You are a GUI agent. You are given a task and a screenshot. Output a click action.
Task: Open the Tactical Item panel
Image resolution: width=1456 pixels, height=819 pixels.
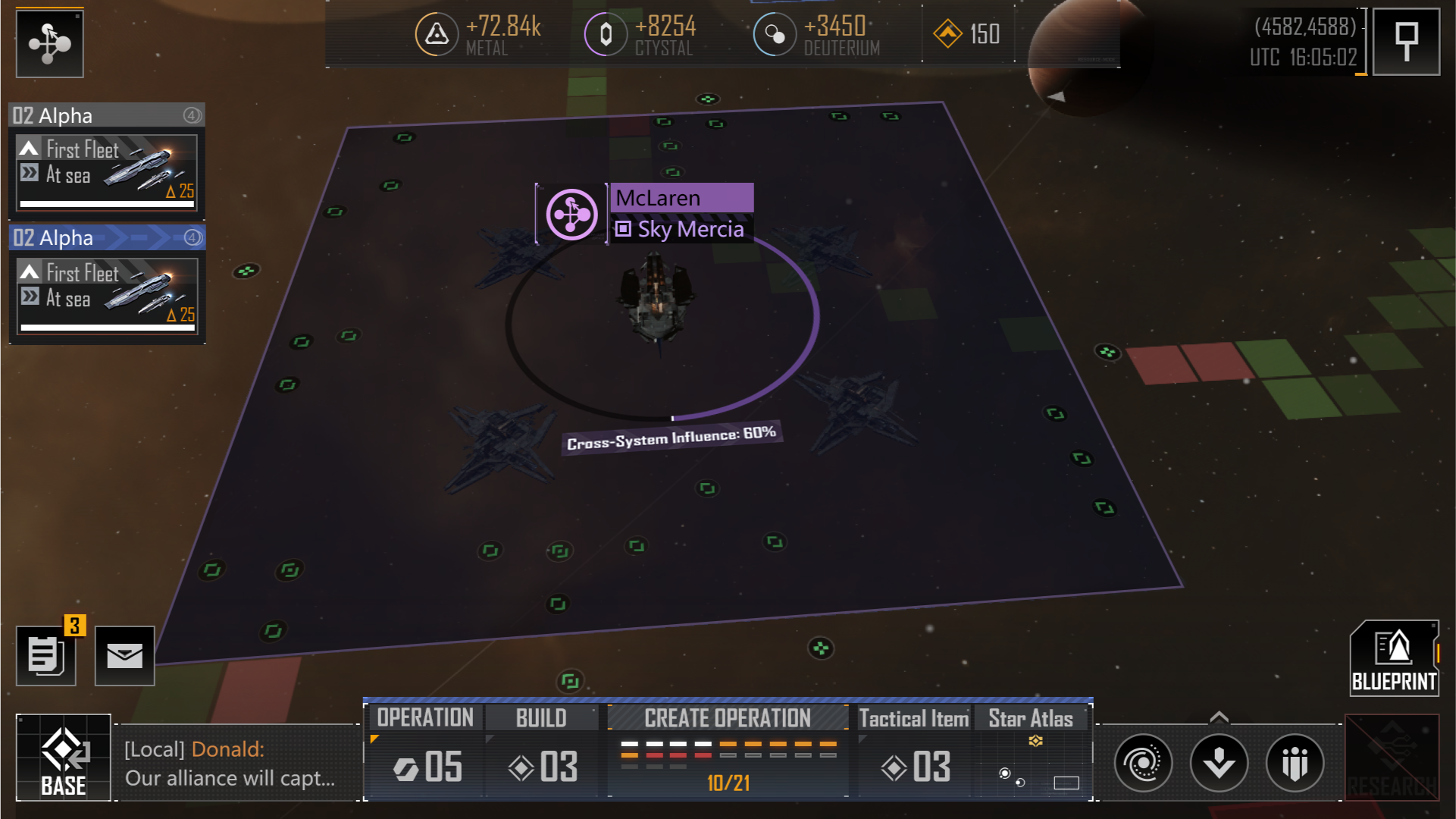coord(914,752)
